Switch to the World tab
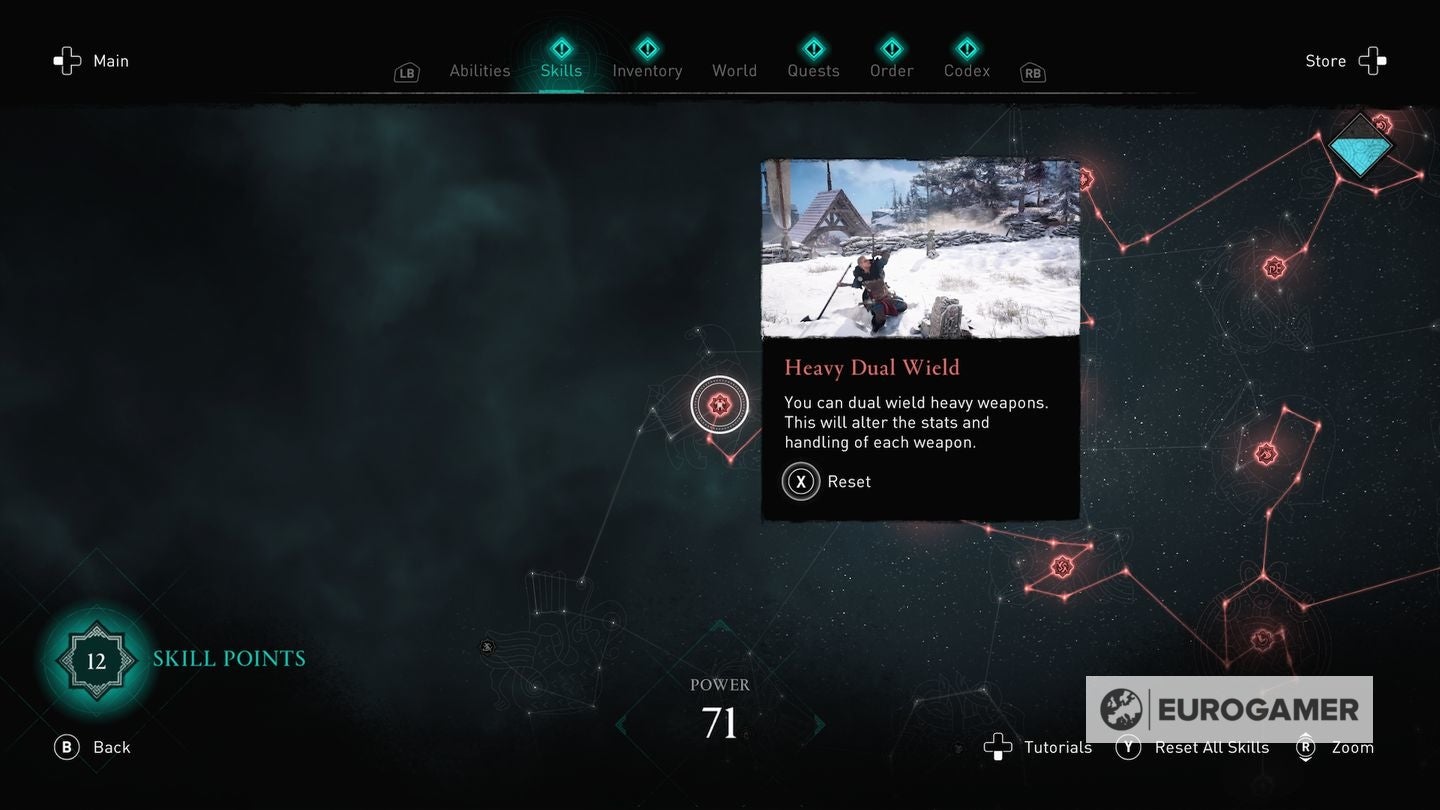The height and width of the screenshot is (810, 1440). 734,70
